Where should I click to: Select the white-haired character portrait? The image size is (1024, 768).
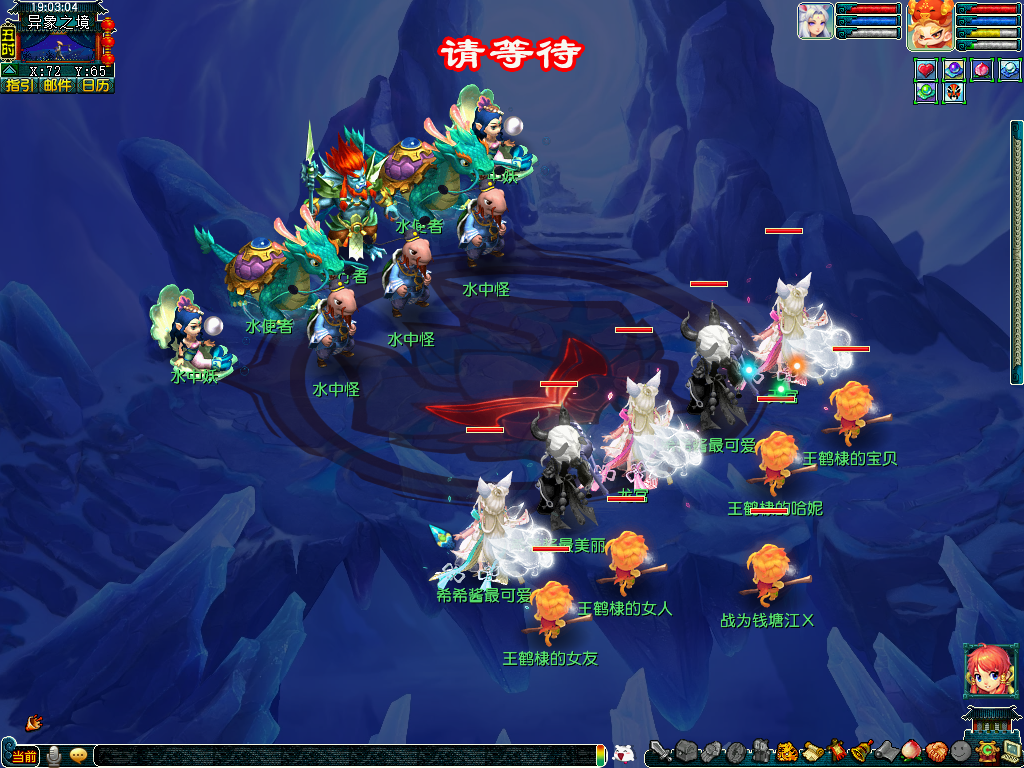point(815,22)
